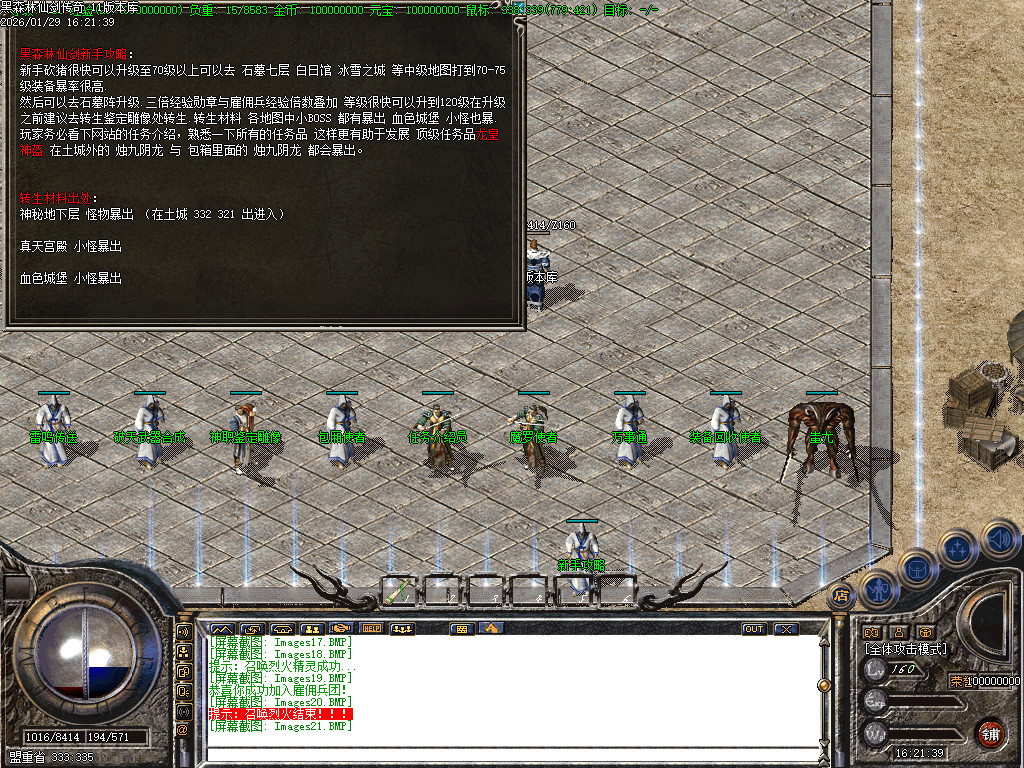Click the single-person icon above attack mode
Image resolution: width=1024 pixels, height=768 pixels.
click(x=898, y=632)
